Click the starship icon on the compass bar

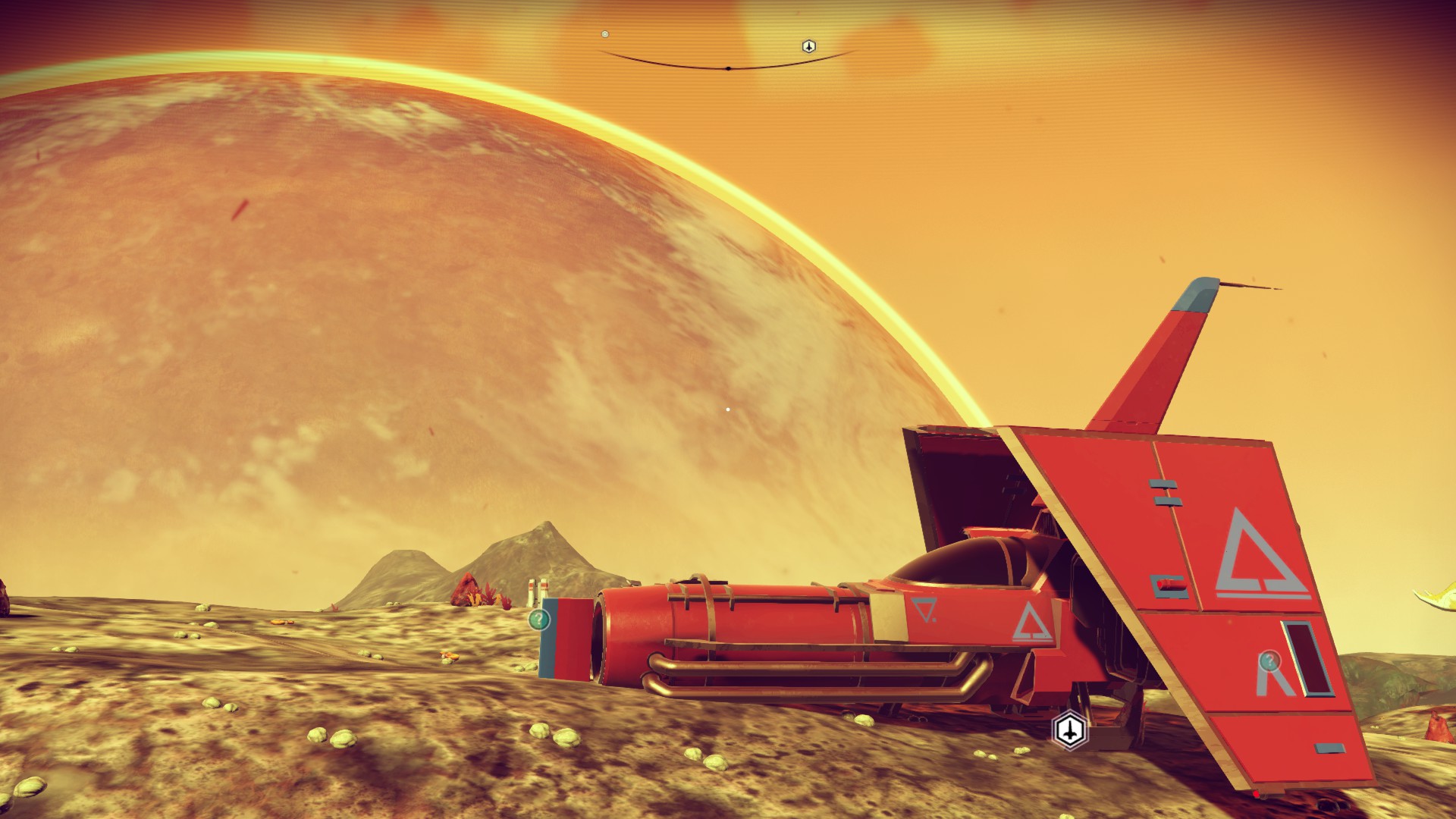809,46
